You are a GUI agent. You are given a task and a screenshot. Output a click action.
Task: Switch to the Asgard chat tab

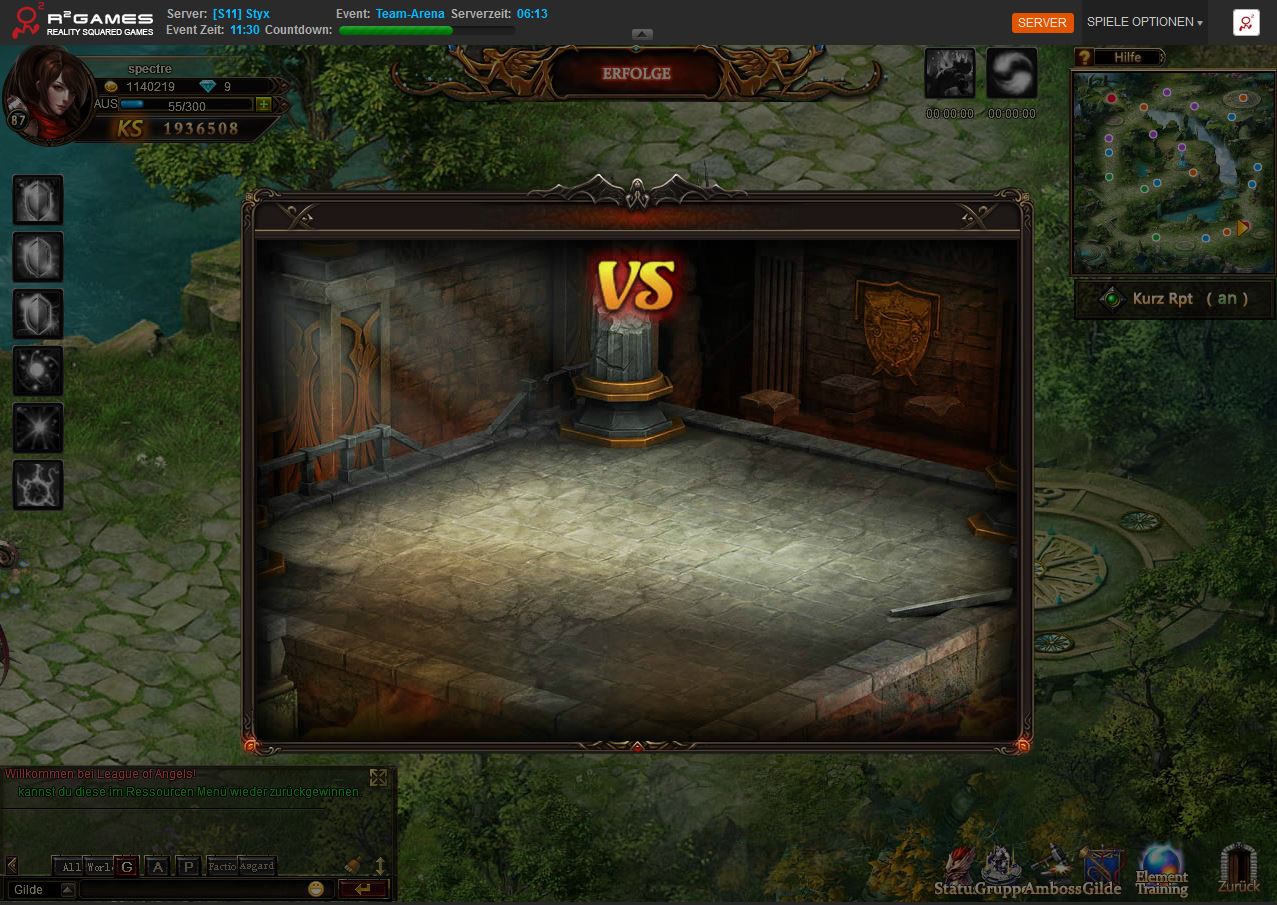point(257,866)
